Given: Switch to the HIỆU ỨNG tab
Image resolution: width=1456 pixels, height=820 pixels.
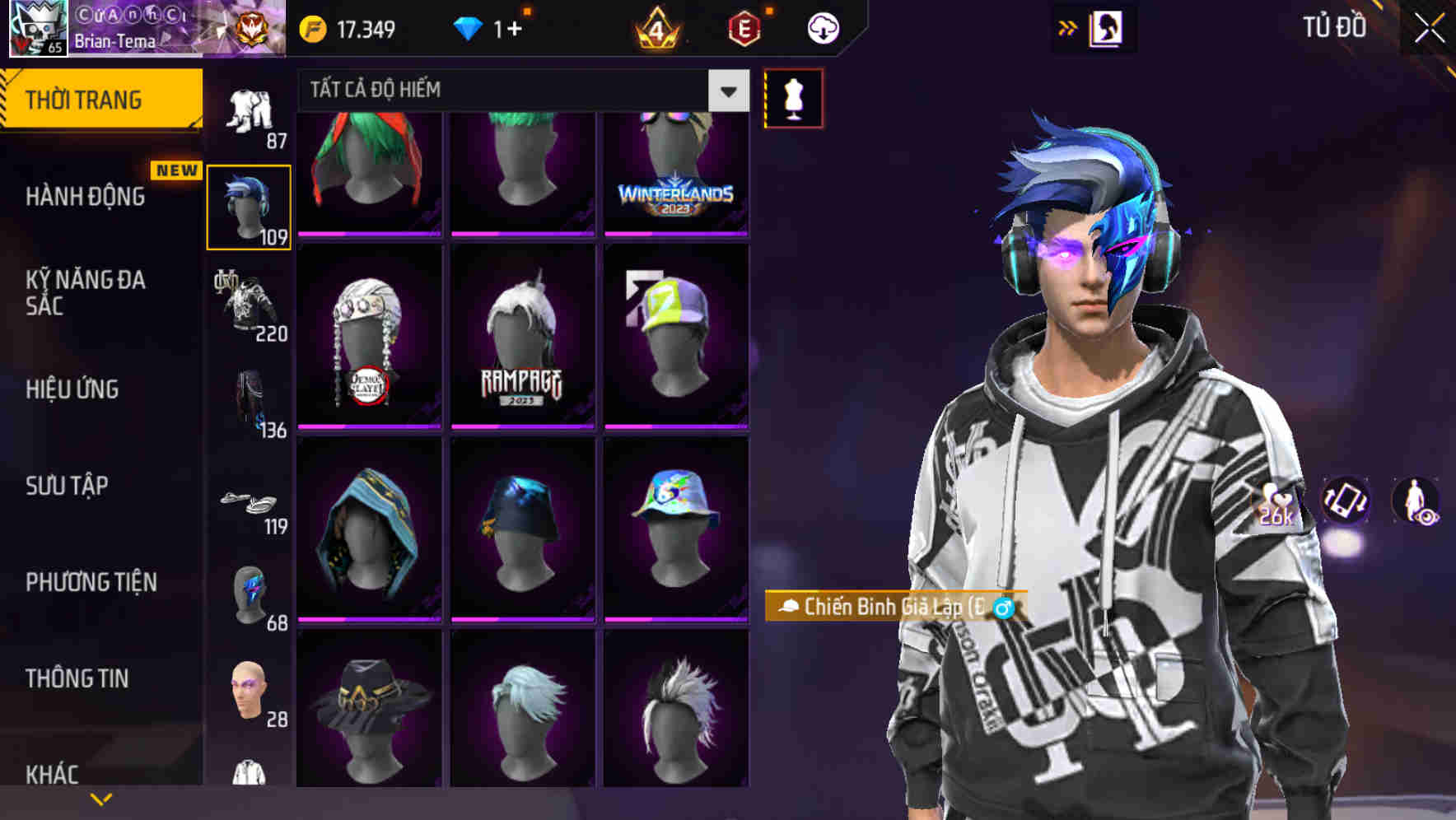Looking at the screenshot, I should [74, 389].
